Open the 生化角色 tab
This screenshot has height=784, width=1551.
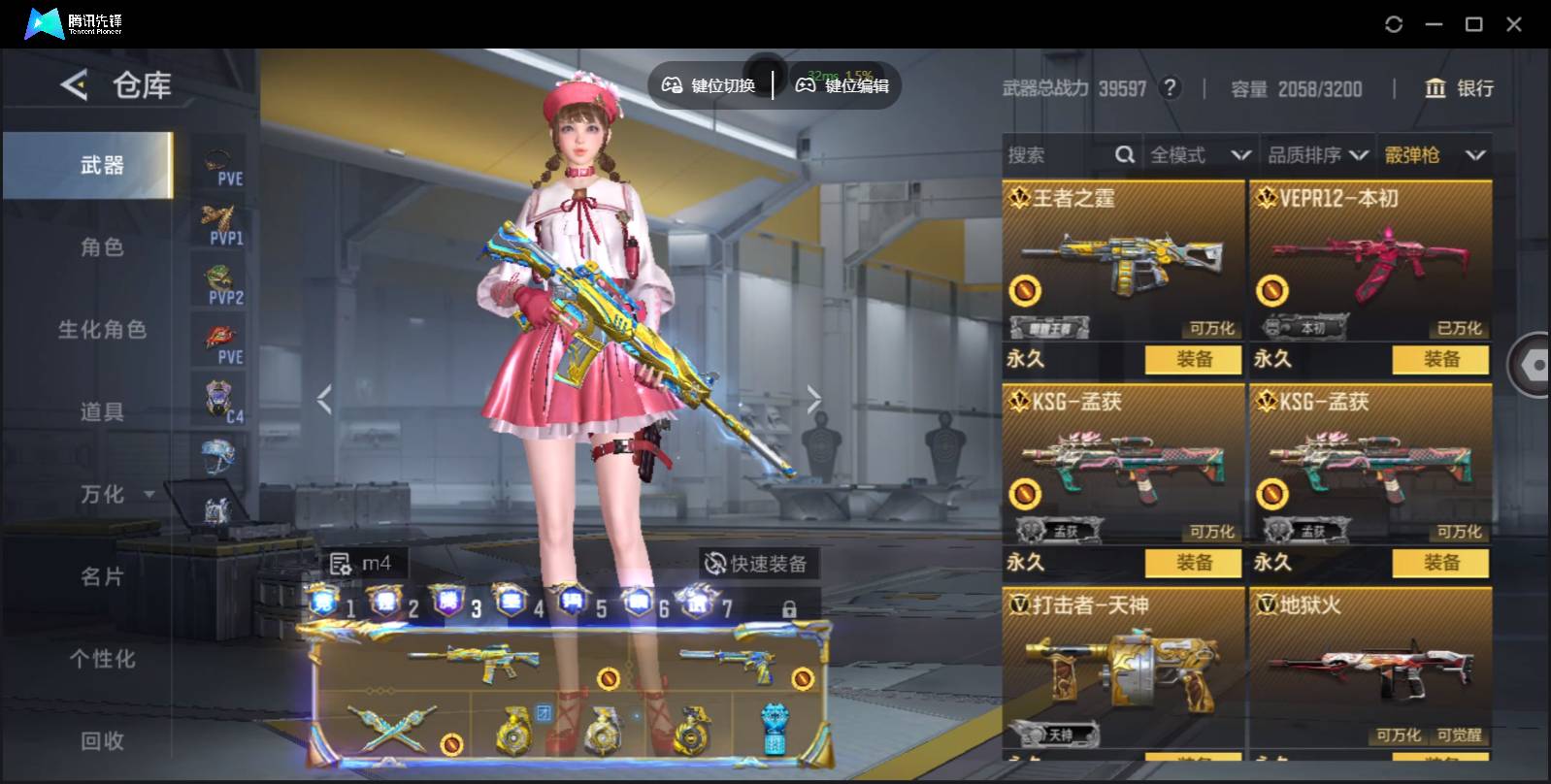tap(102, 330)
